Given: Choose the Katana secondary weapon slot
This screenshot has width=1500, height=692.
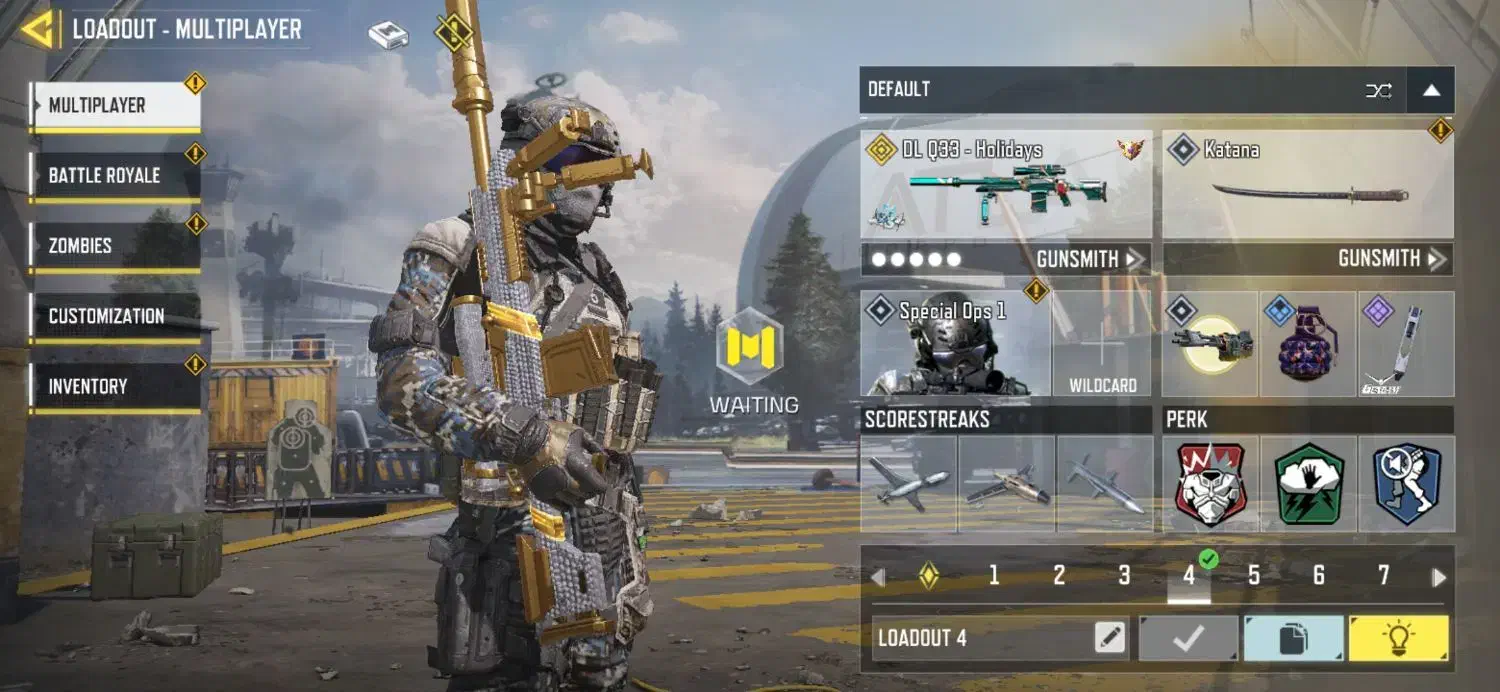Looking at the screenshot, I should tap(1307, 184).
